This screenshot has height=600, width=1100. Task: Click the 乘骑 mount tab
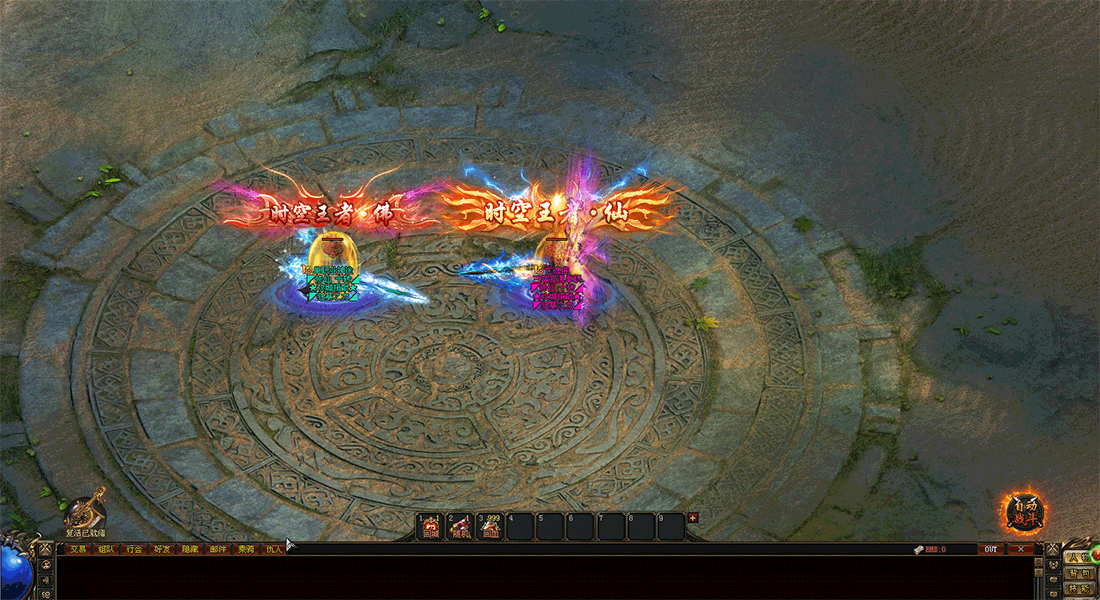click(246, 549)
